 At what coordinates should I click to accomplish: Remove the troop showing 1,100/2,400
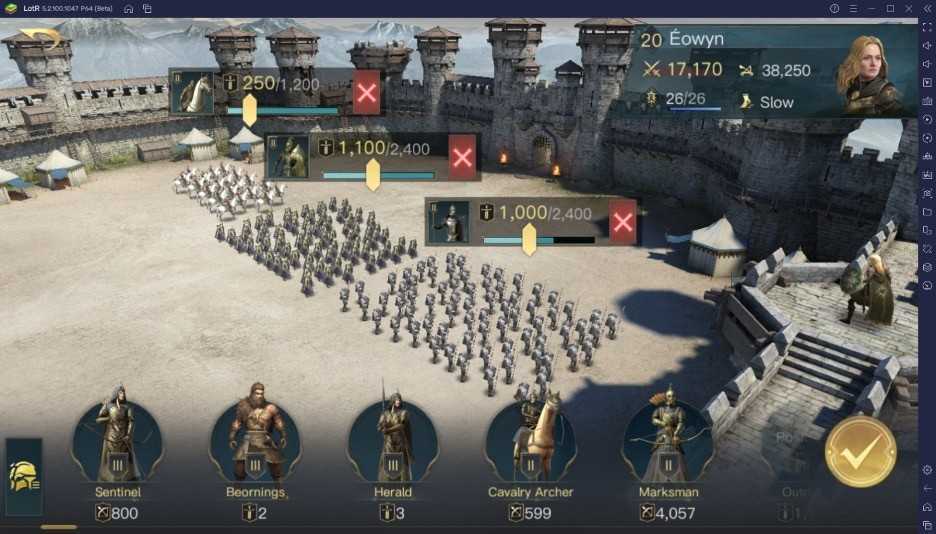(462, 157)
